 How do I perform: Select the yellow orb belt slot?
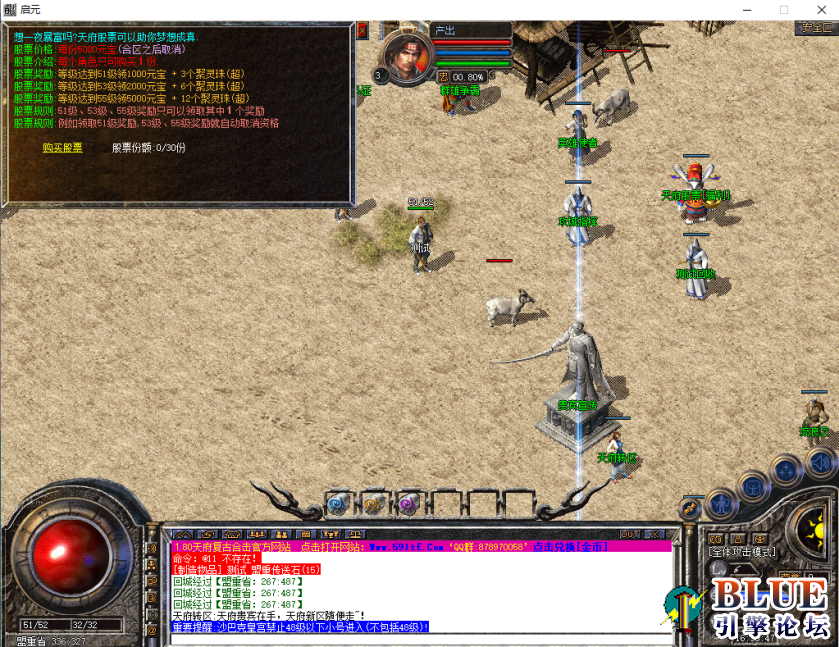click(372, 503)
